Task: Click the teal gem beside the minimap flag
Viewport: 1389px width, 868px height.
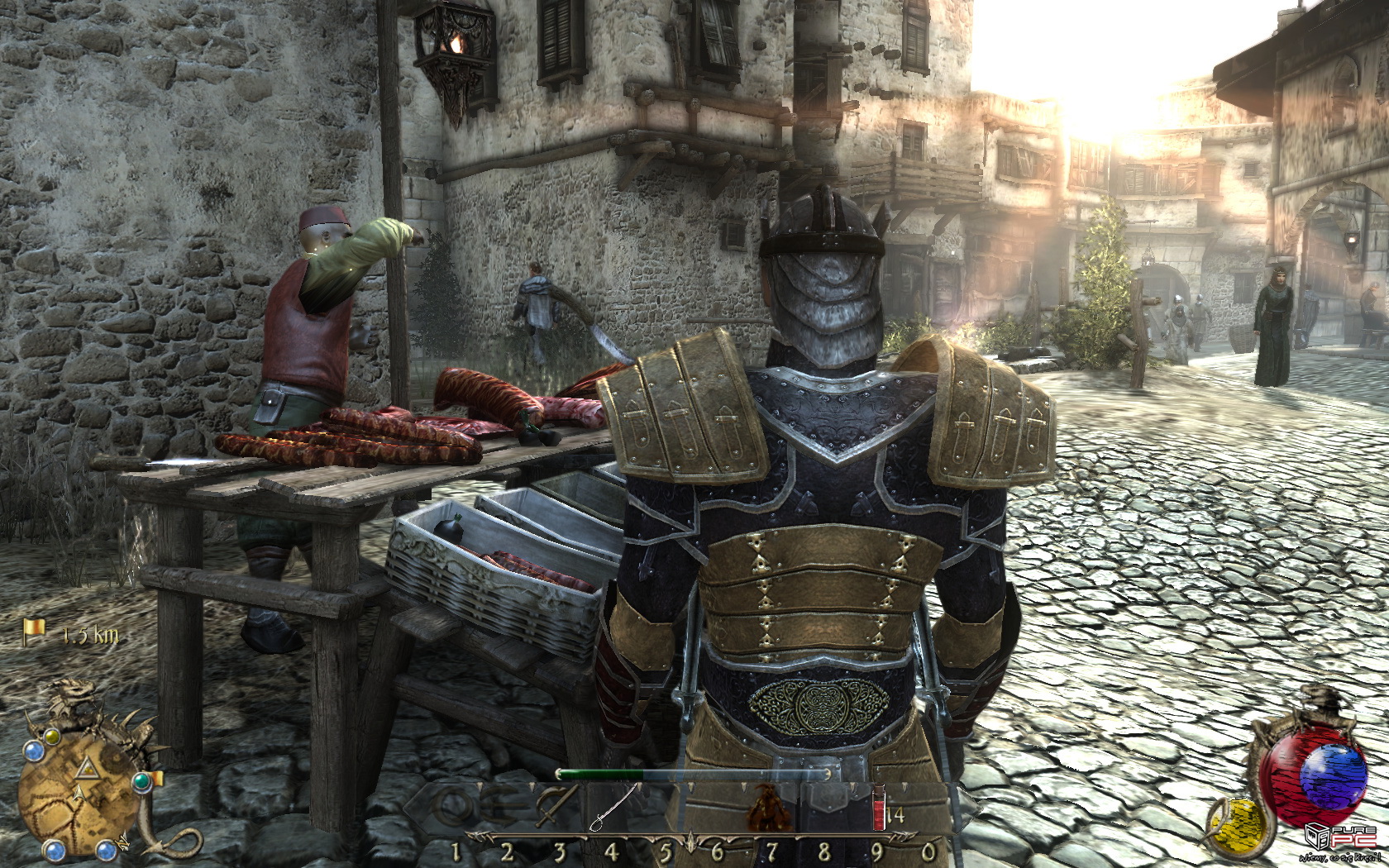Action: (x=142, y=780)
